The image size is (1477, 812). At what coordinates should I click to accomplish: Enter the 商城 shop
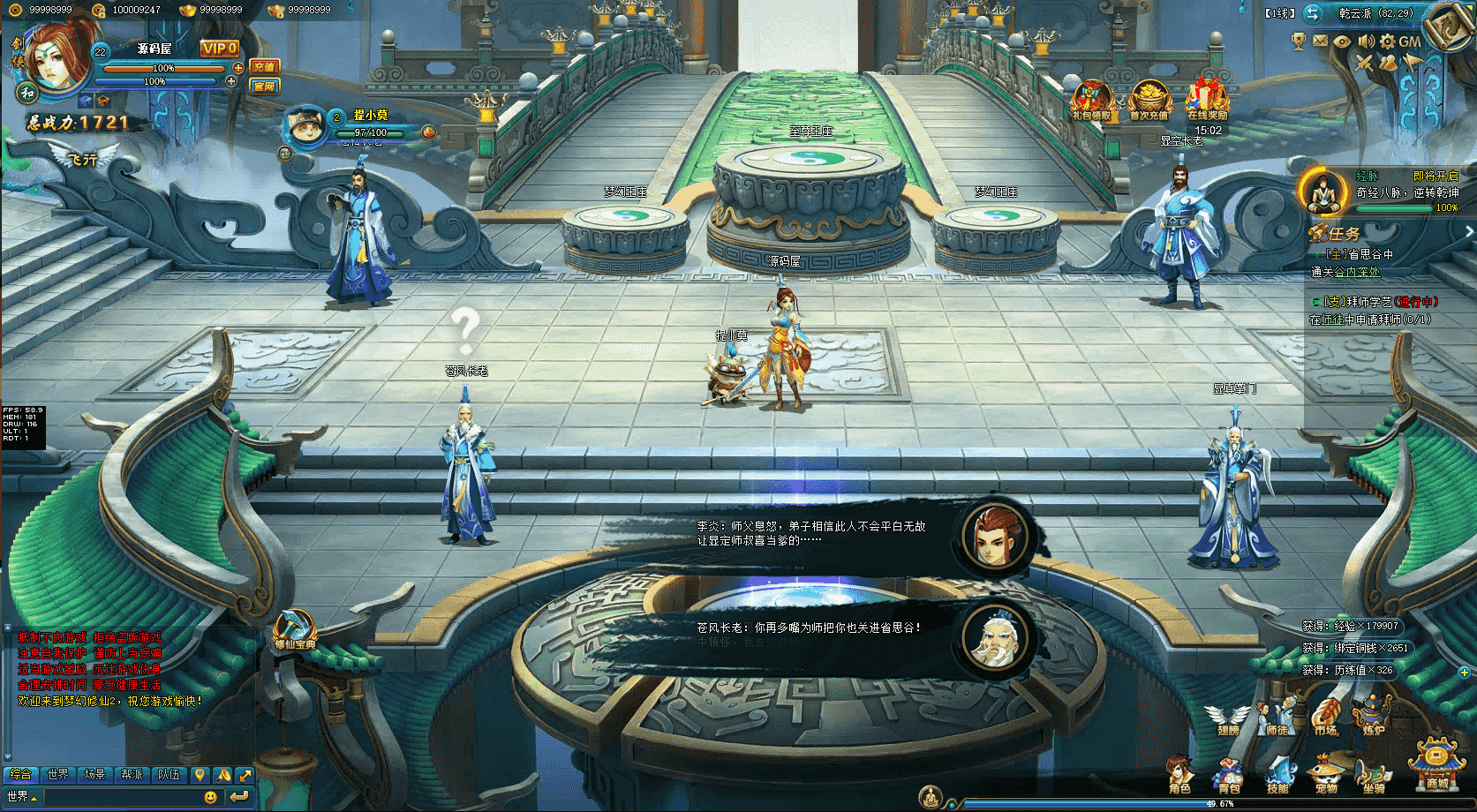pyautogui.click(x=1436, y=763)
